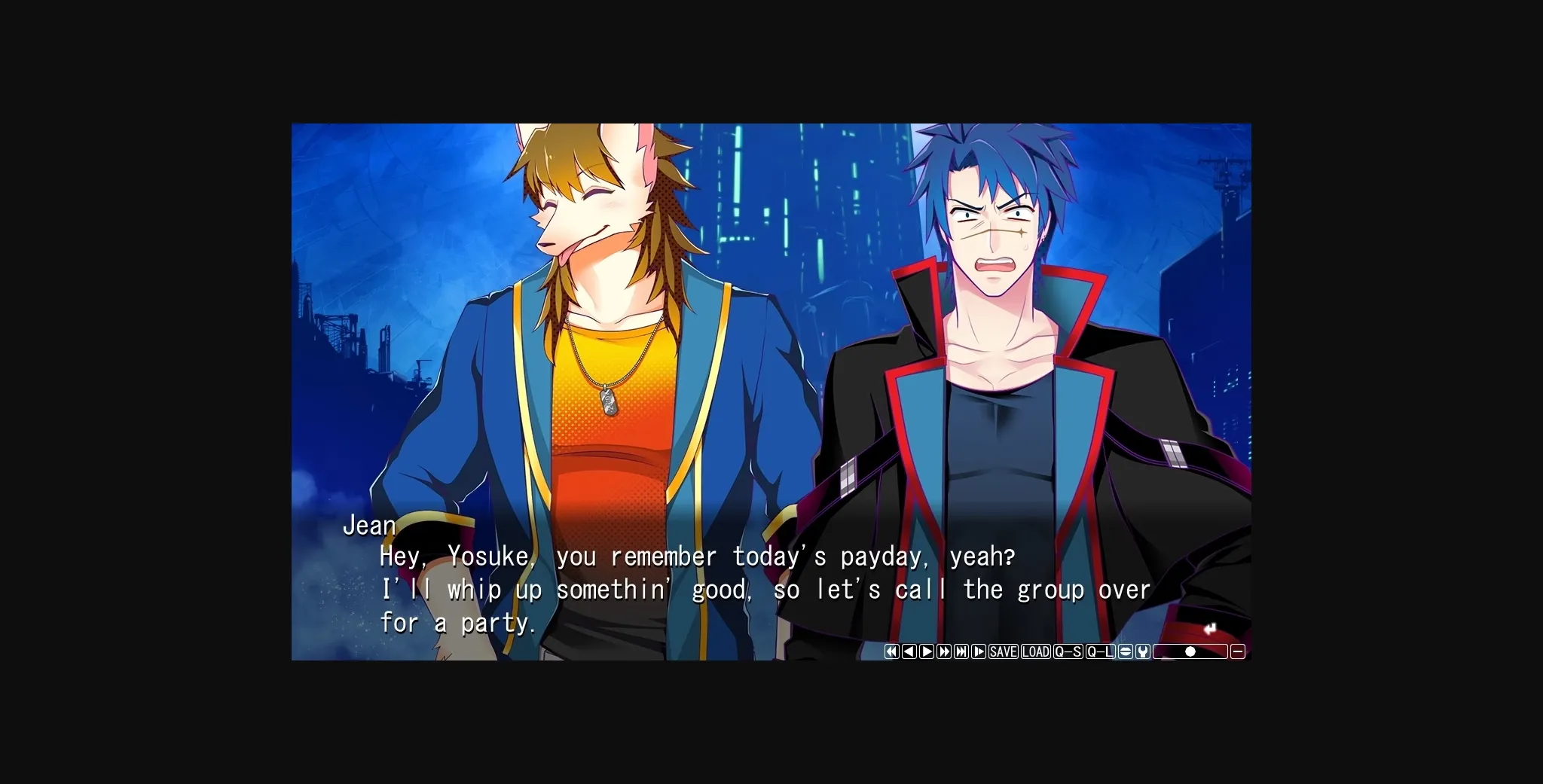Enable auto-play mode
This screenshot has width=1543, height=784.
(927, 651)
